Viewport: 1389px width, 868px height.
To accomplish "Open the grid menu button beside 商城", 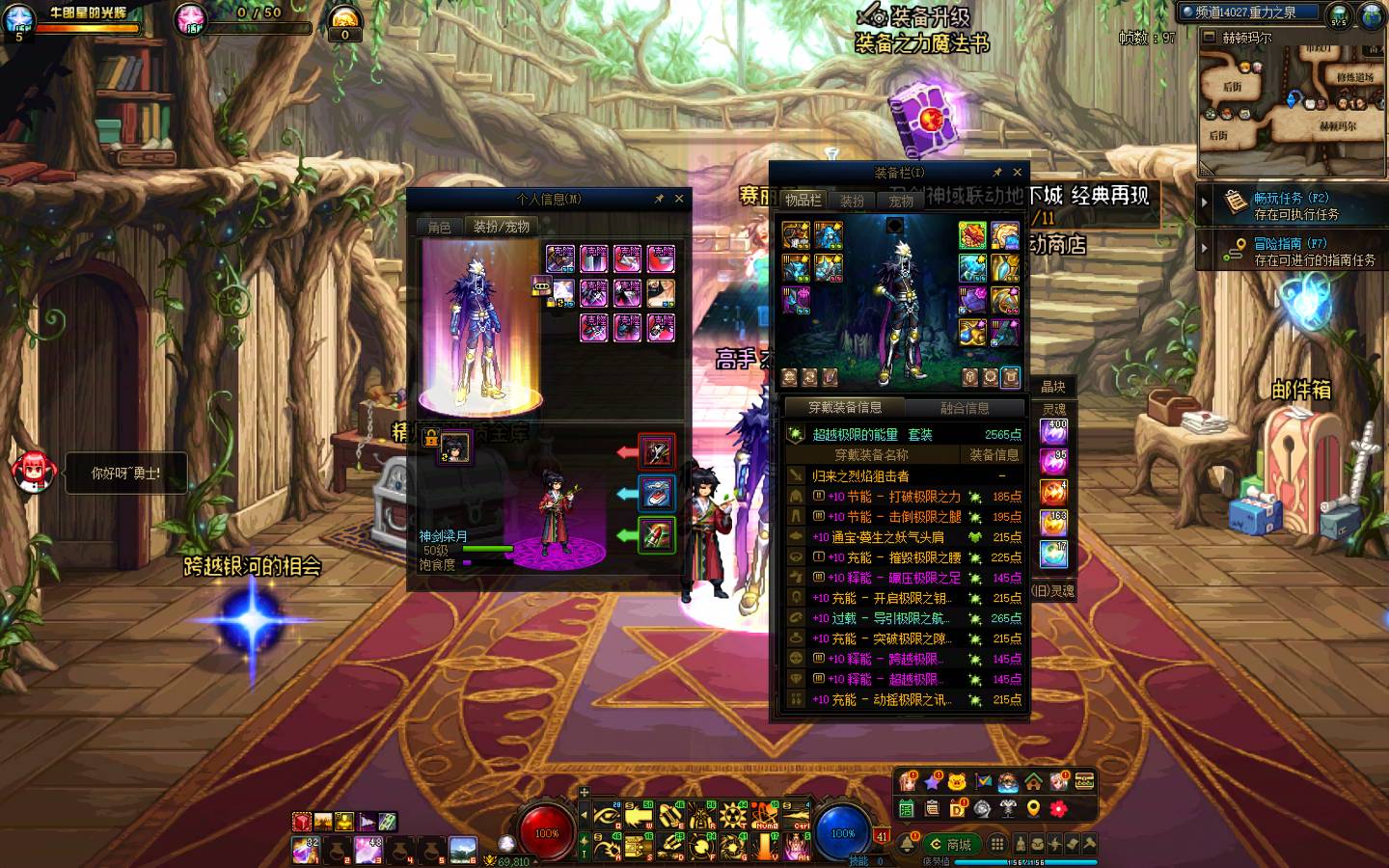I will 997,844.
